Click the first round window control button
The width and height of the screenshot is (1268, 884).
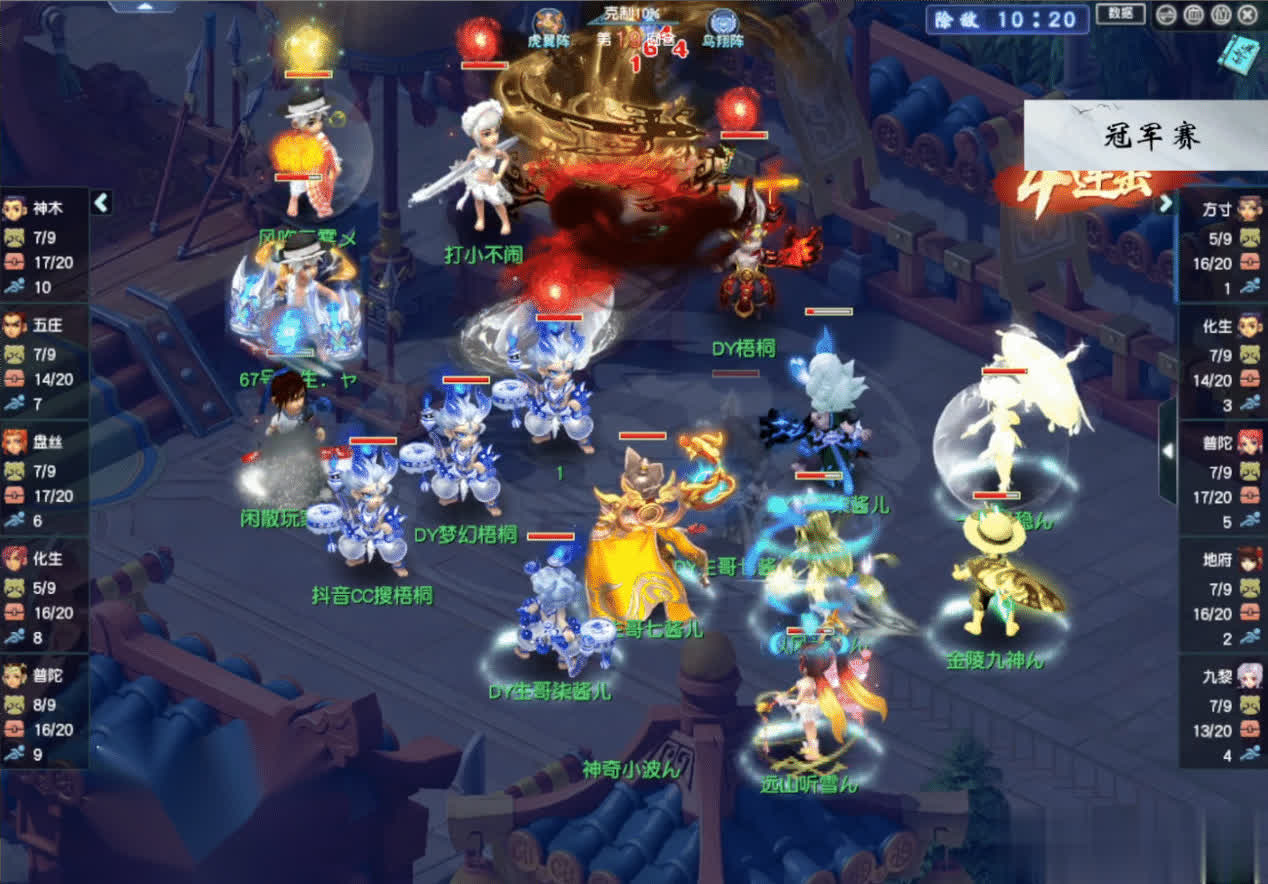click(1166, 14)
